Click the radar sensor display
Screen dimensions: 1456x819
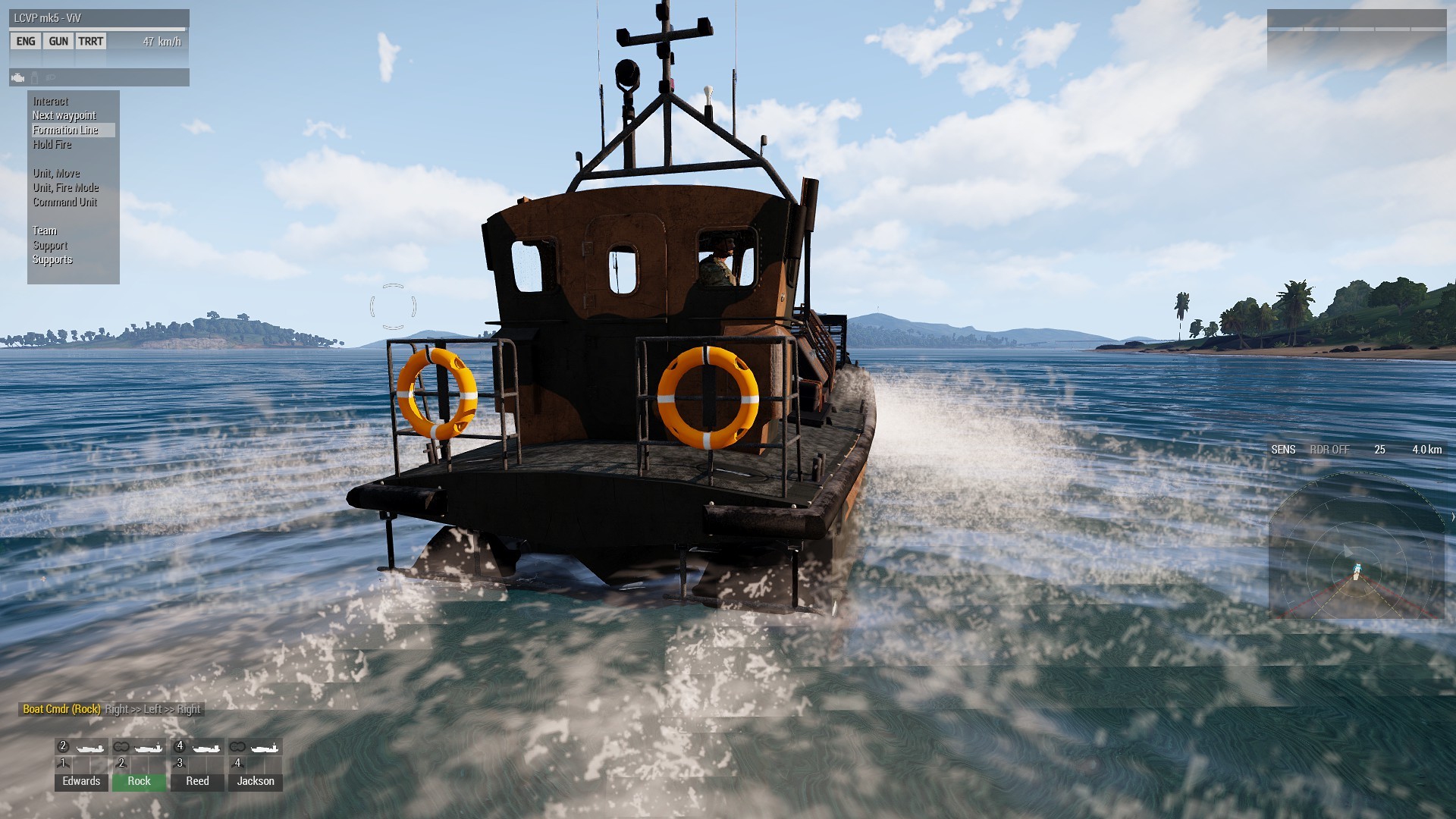point(1357,546)
